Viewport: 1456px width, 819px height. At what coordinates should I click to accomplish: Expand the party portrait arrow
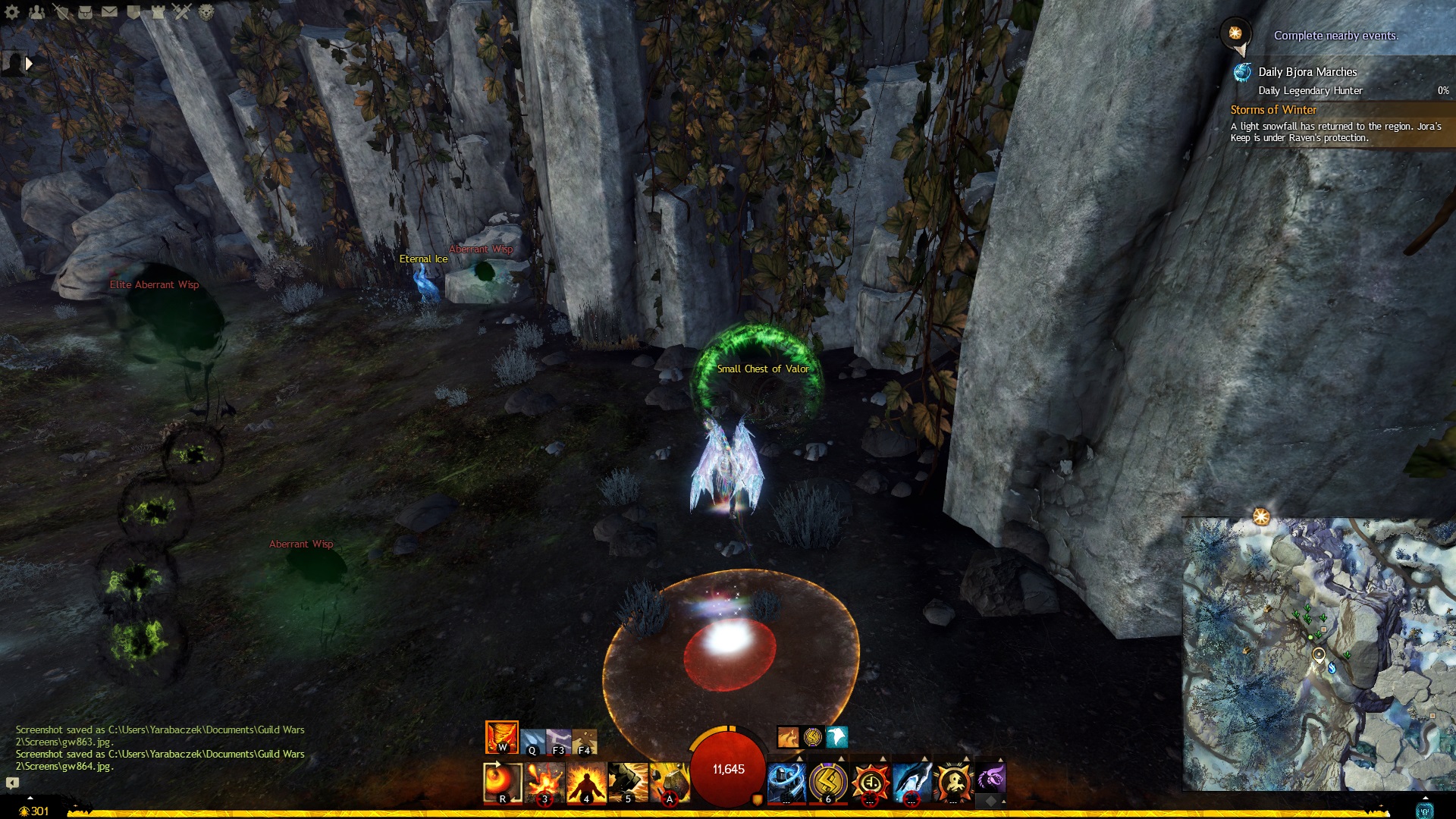pos(29,64)
